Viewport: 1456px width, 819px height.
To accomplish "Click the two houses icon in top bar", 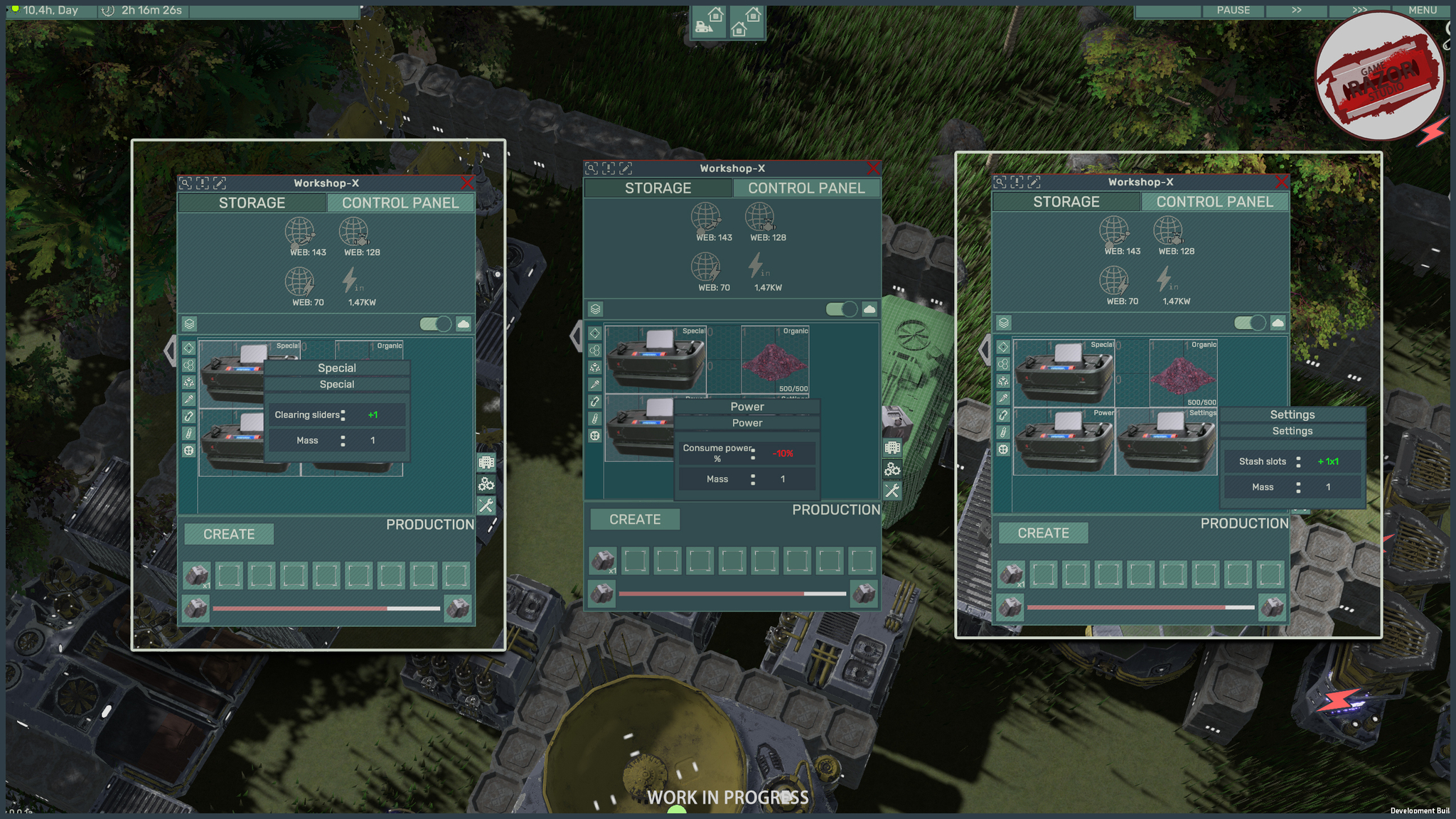I will click(746, 23).
